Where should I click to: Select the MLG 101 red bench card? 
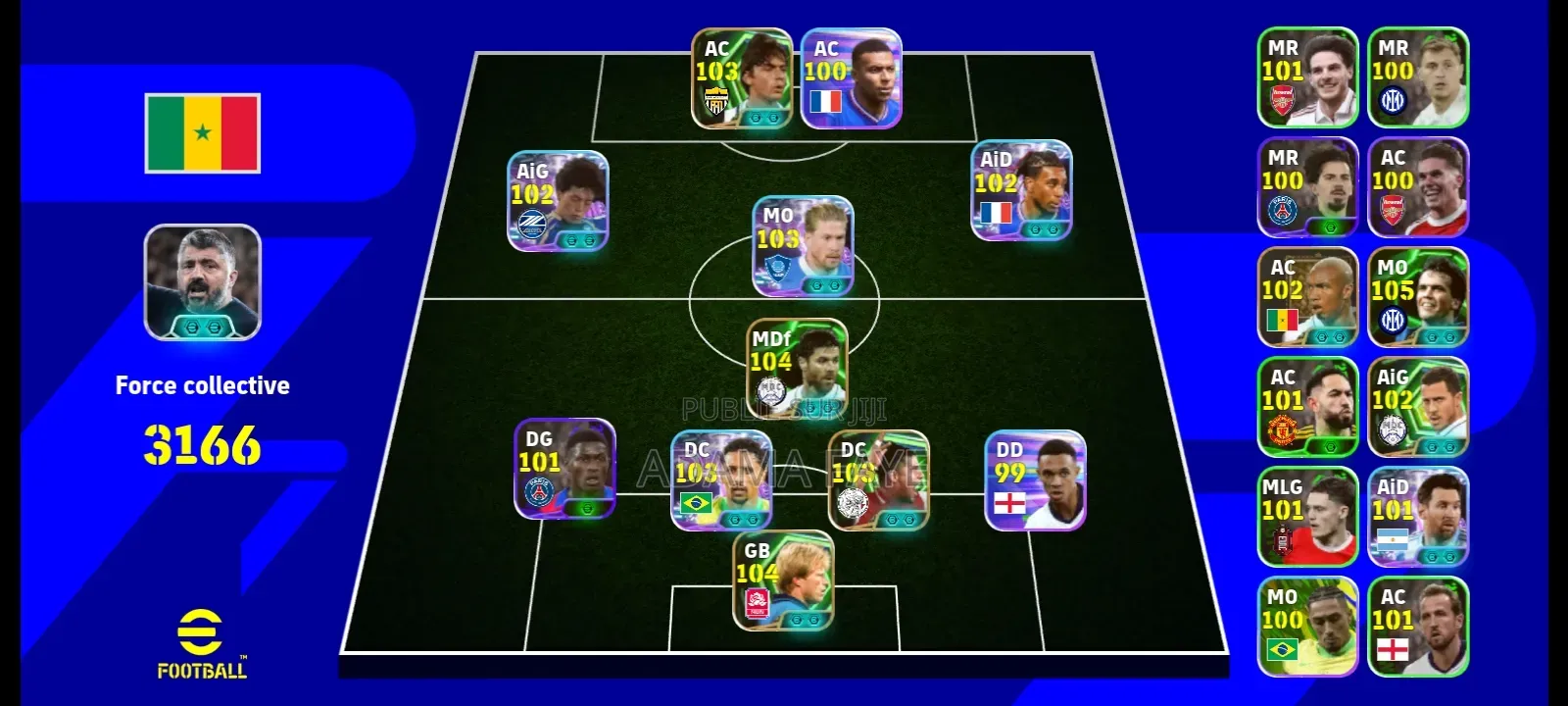(x=1308, y=515)
